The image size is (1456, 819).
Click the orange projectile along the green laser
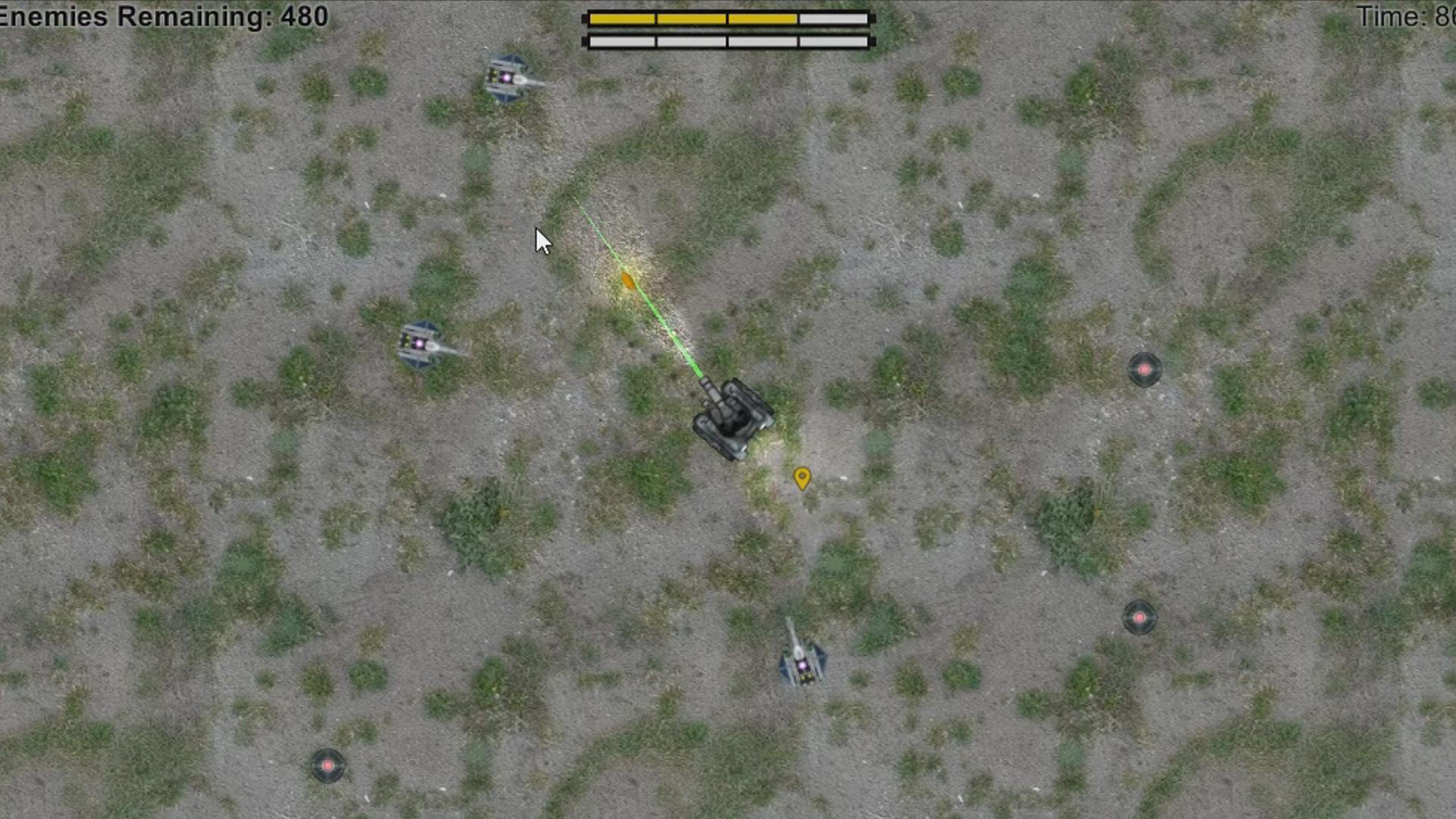(x=626, y=280)
